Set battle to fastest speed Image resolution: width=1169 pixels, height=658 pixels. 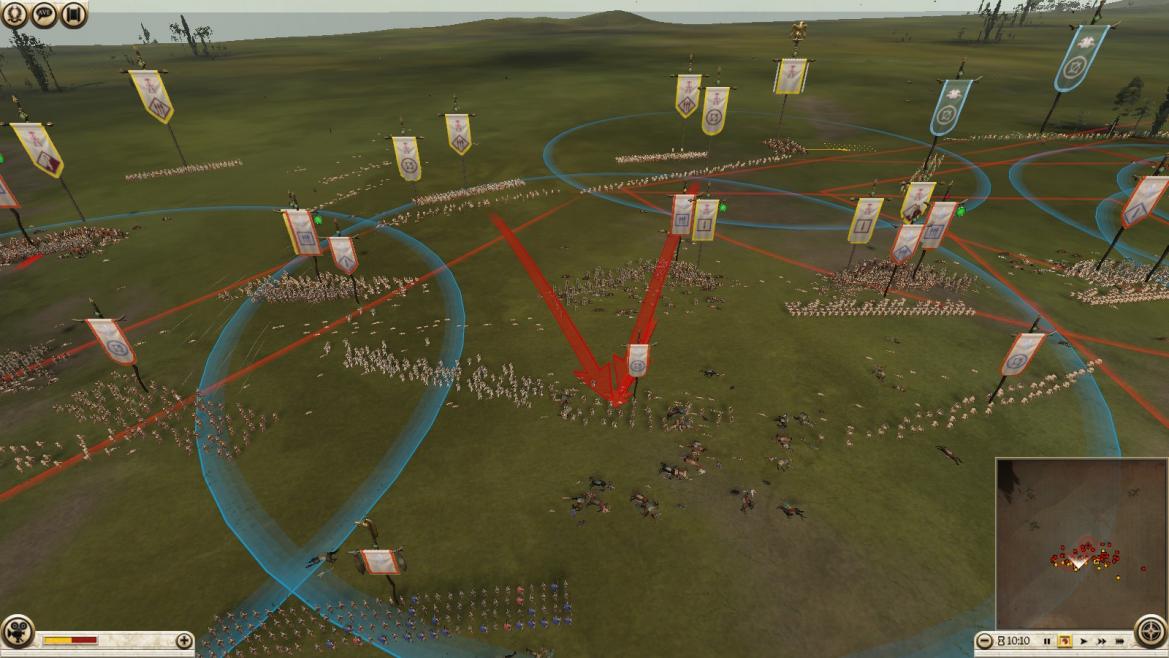(1121, 641)
